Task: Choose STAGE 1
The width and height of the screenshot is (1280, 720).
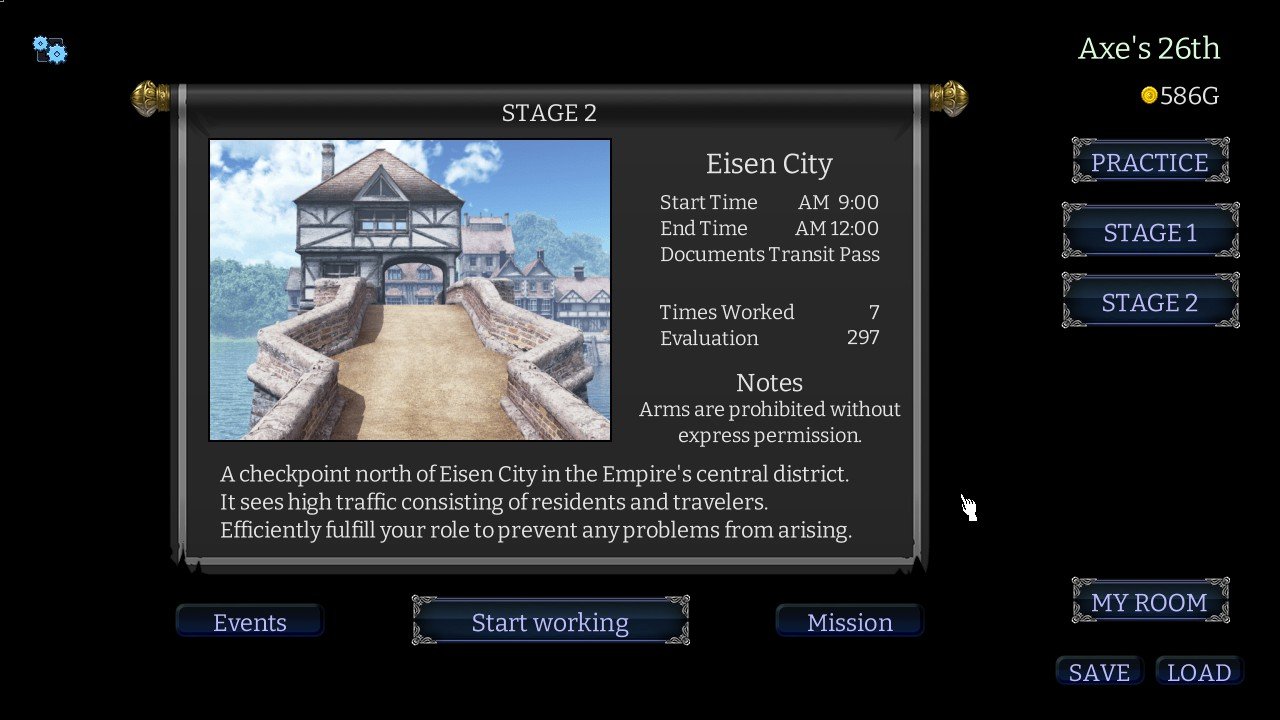Action: [x=1150, y=232]
